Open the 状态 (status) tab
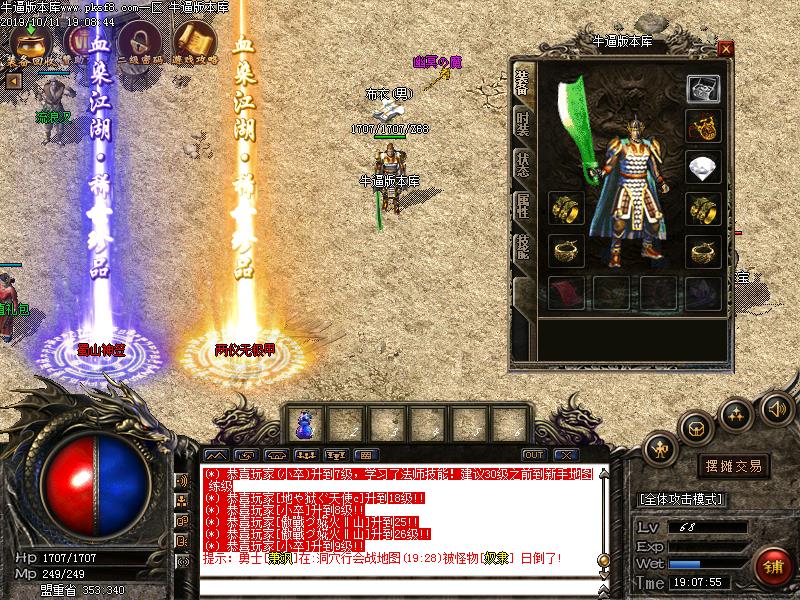The height and width of the screenshot is (600, 800). (x=522, y=164)
